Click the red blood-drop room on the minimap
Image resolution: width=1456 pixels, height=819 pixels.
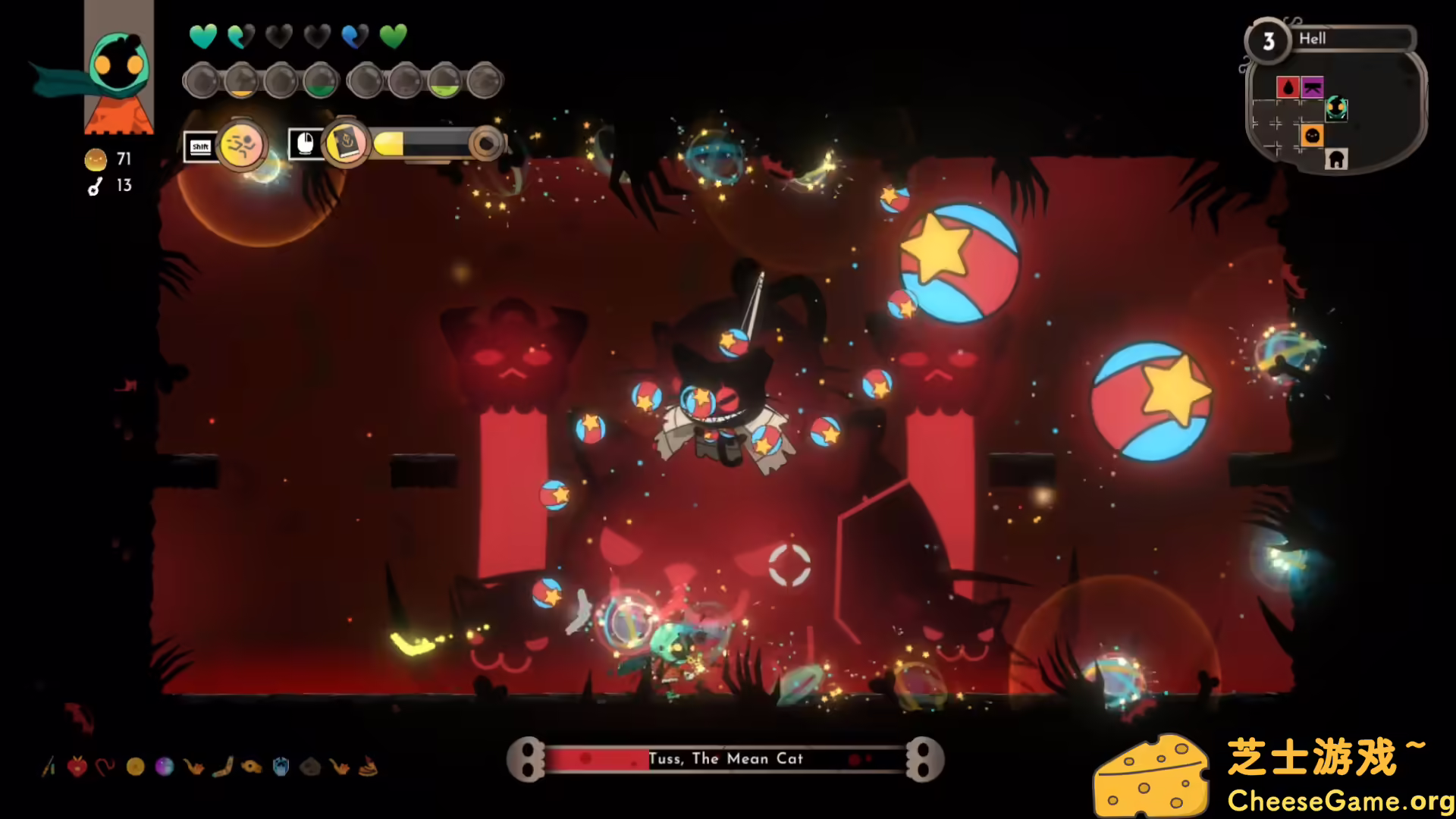1288,87
